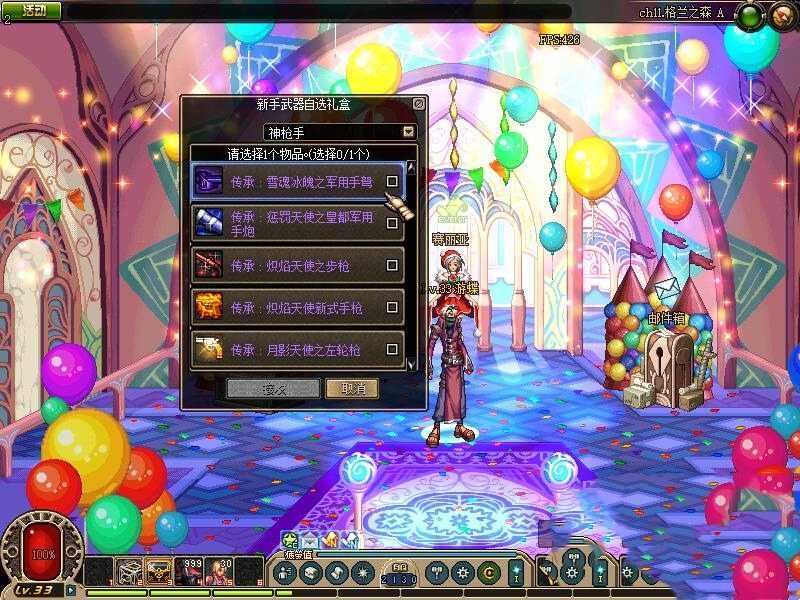Open the character portrait icon at top right
The image size is (800, 600).
[784, 15]
